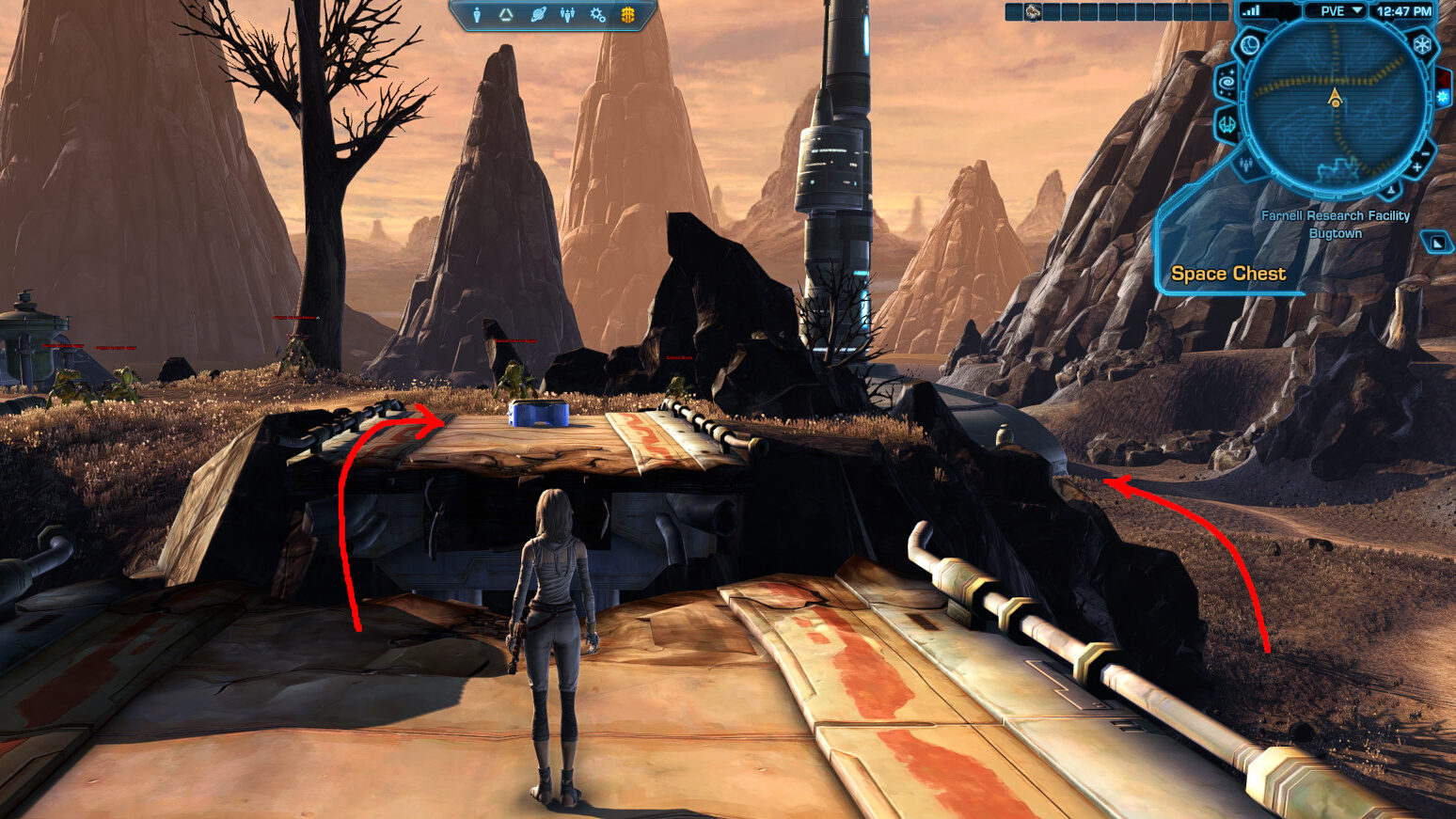This screenshot has width=1456, height=819.
Task: Select the Space Chest mission tracker entry
Action: [1227, 274]
